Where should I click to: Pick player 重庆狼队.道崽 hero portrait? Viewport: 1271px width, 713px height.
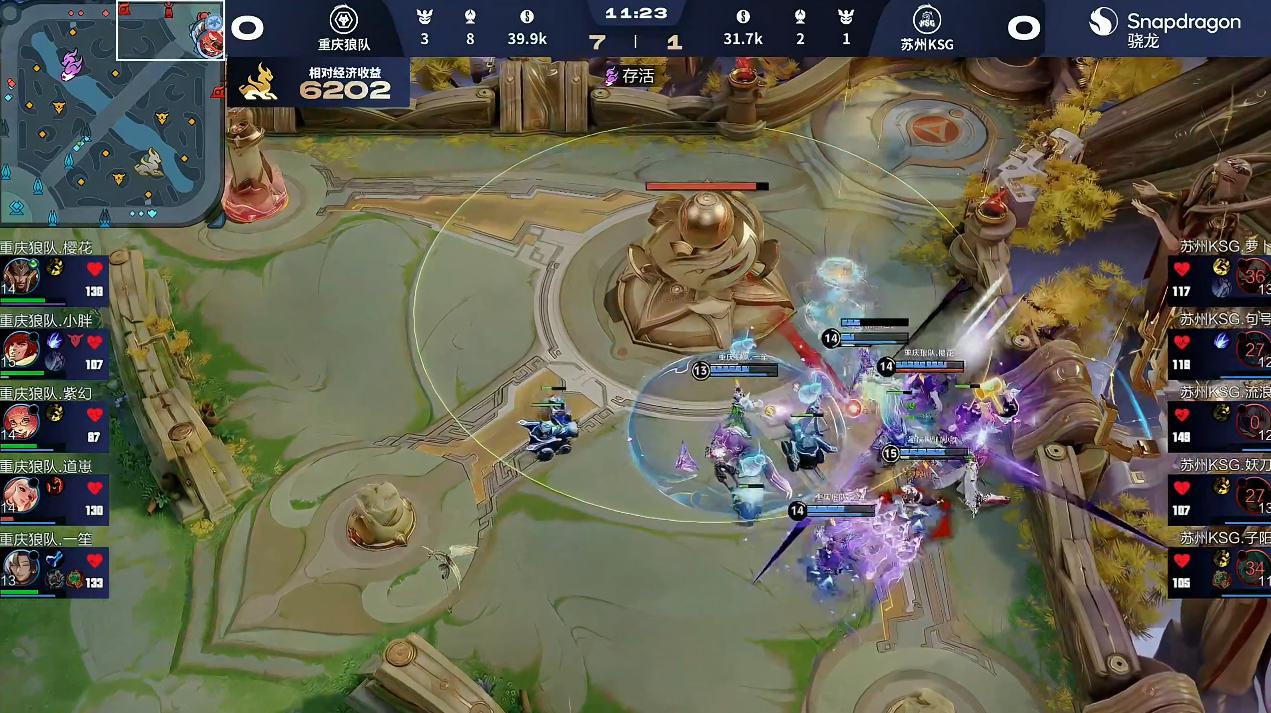(20, 493)
